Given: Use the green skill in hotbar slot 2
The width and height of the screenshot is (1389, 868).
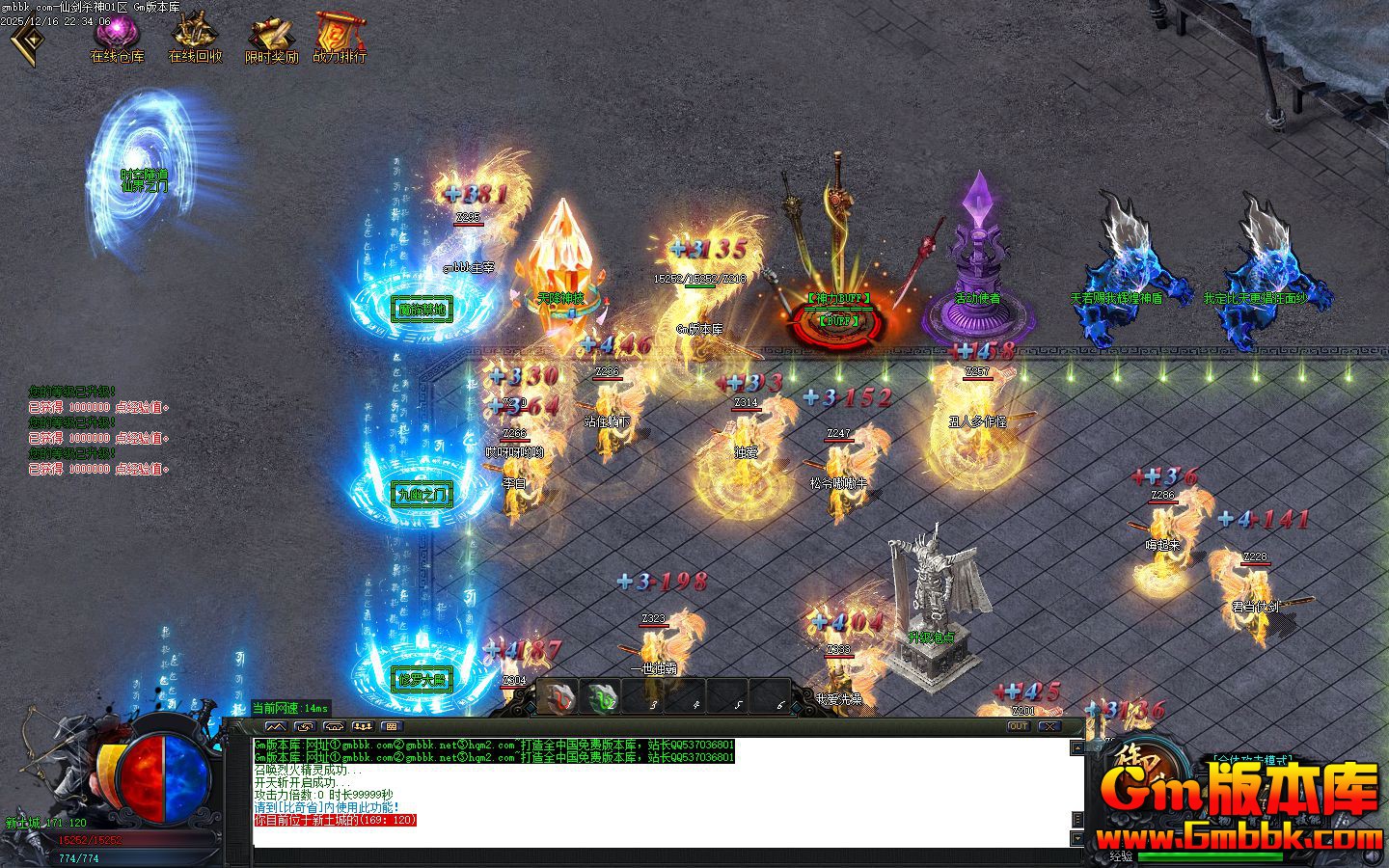Looking at the screenshot, I should 604,698.
